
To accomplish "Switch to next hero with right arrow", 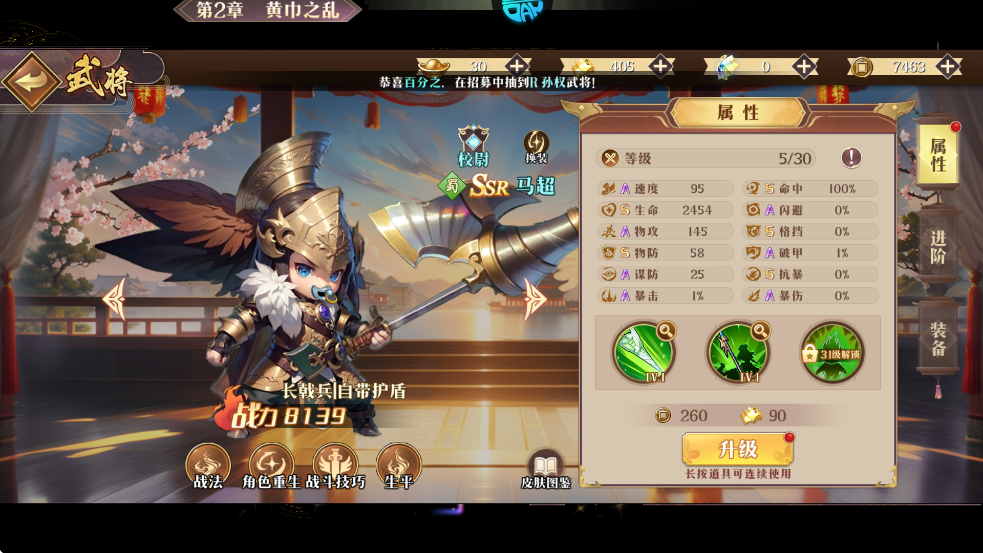I will [535, 297].
